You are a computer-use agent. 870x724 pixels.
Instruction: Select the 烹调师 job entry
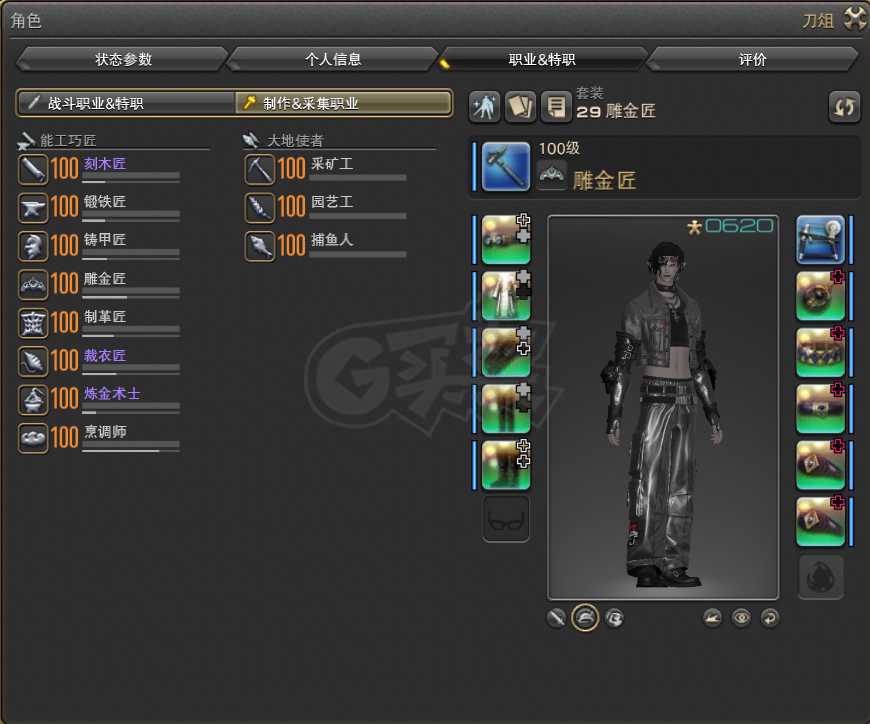105,433
